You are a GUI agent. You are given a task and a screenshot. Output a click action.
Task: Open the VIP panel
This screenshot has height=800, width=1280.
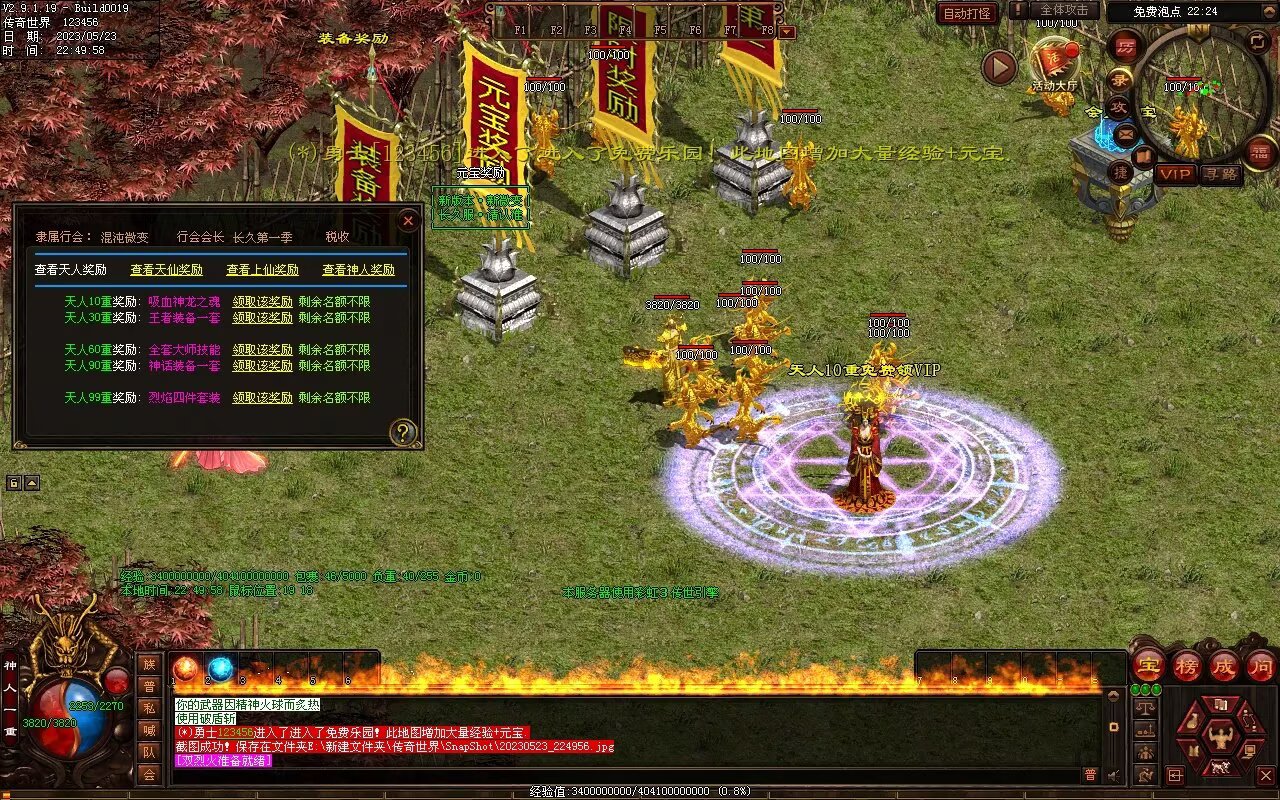click(x=1176, y=174)
